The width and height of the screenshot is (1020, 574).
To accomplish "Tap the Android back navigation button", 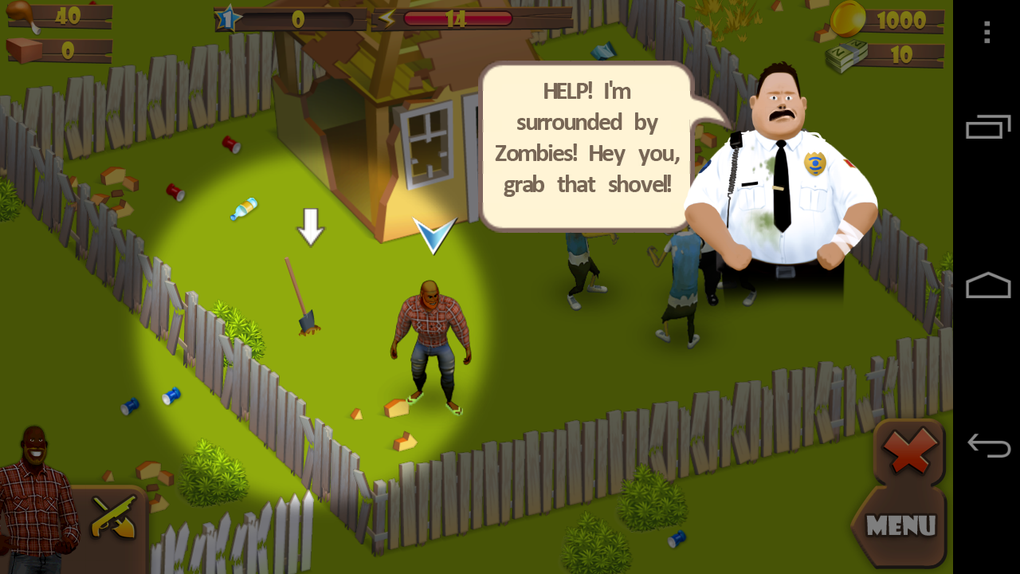I will pyautogui.click(x=988, y=445).
